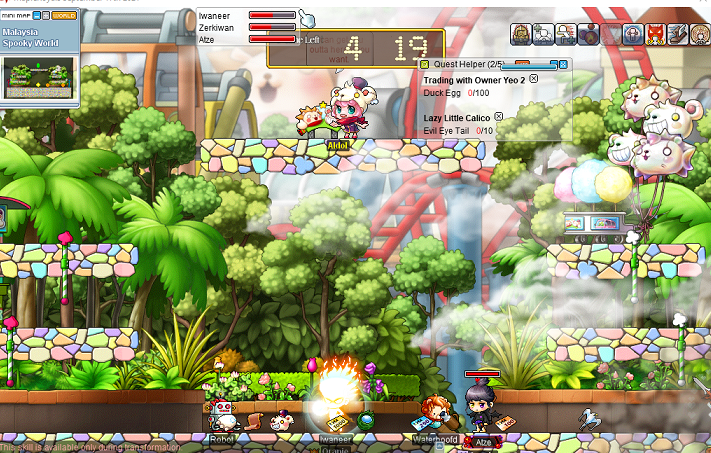Click the white figure with green plus buff

coord(544,33)
